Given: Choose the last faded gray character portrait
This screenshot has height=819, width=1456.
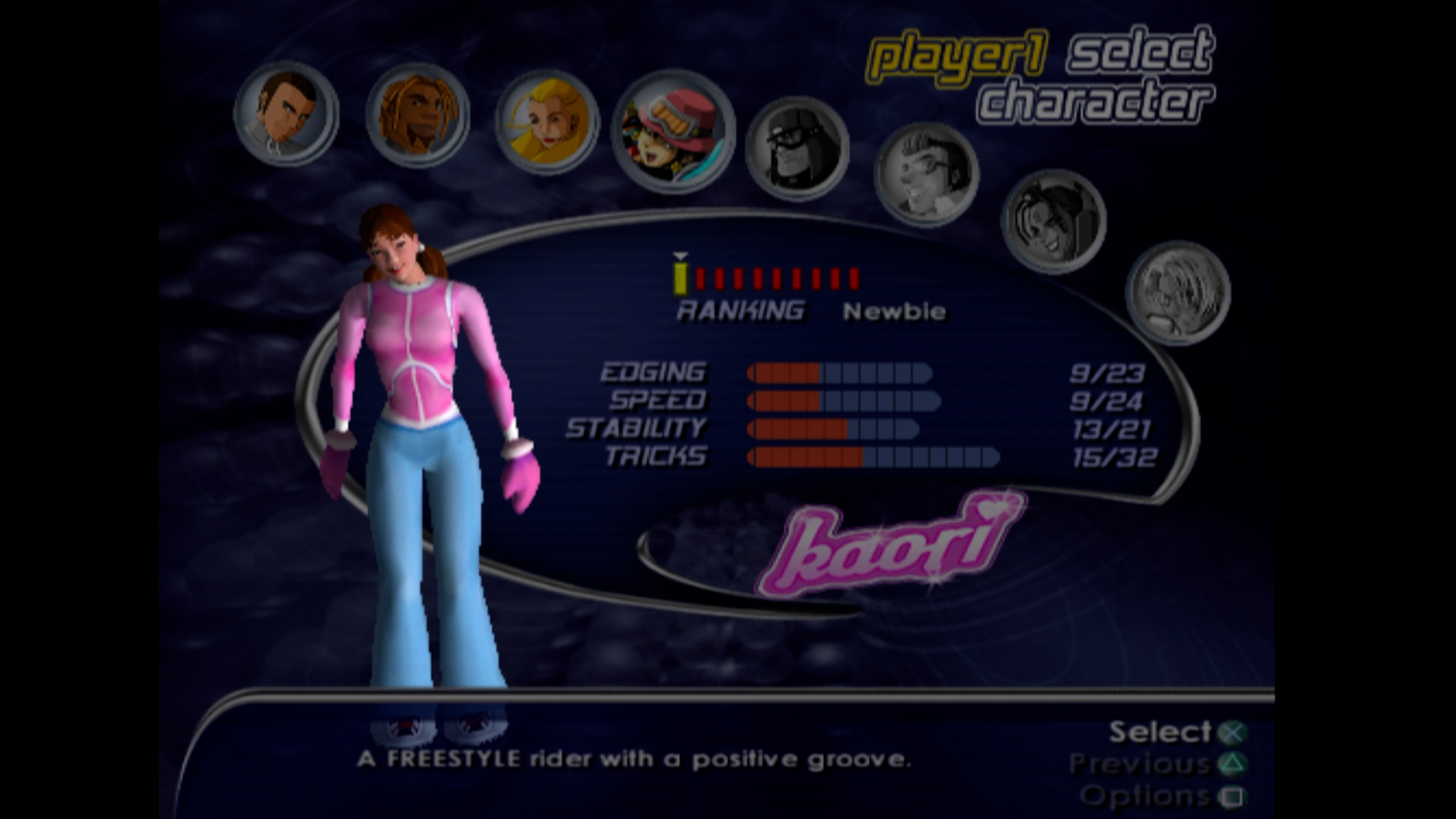Looking at the screenshot, I should (x=1178, y=293).
